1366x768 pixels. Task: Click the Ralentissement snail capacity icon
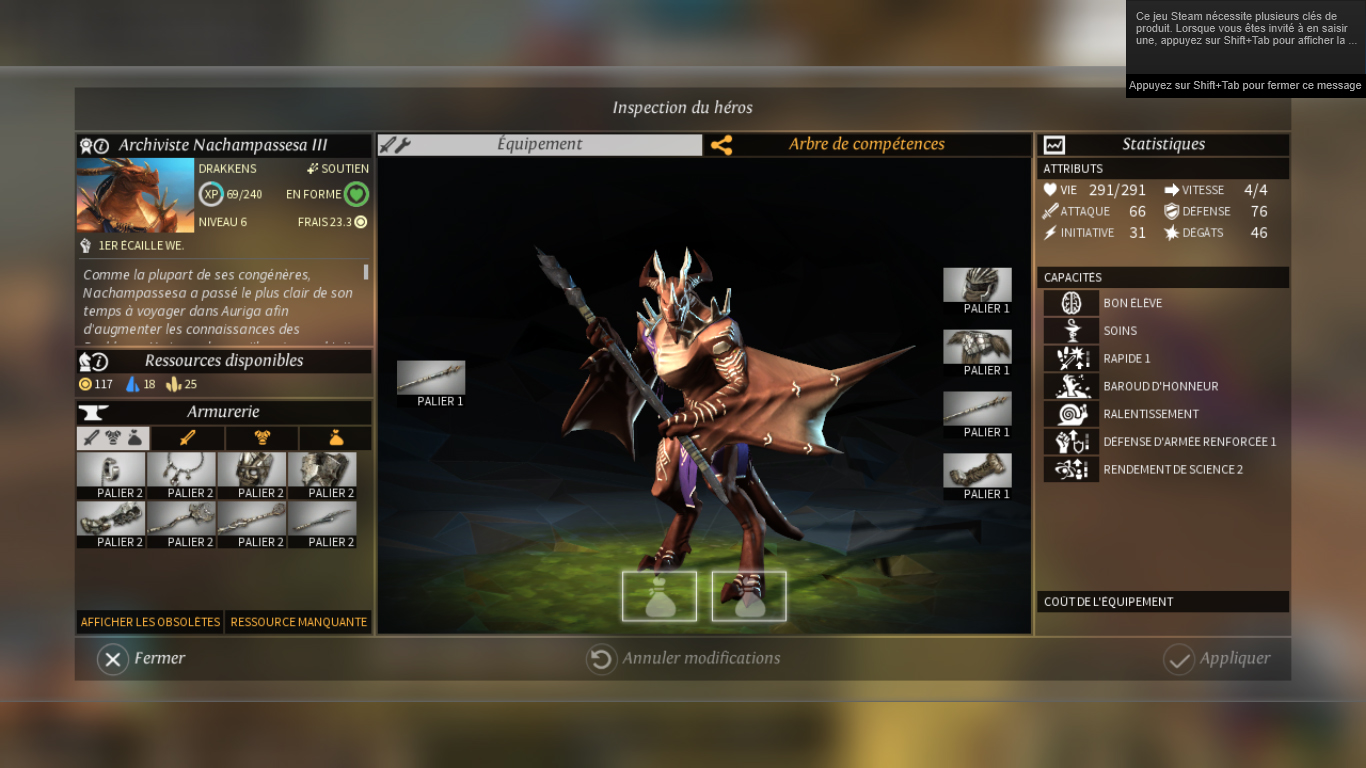click(1071, 414)
